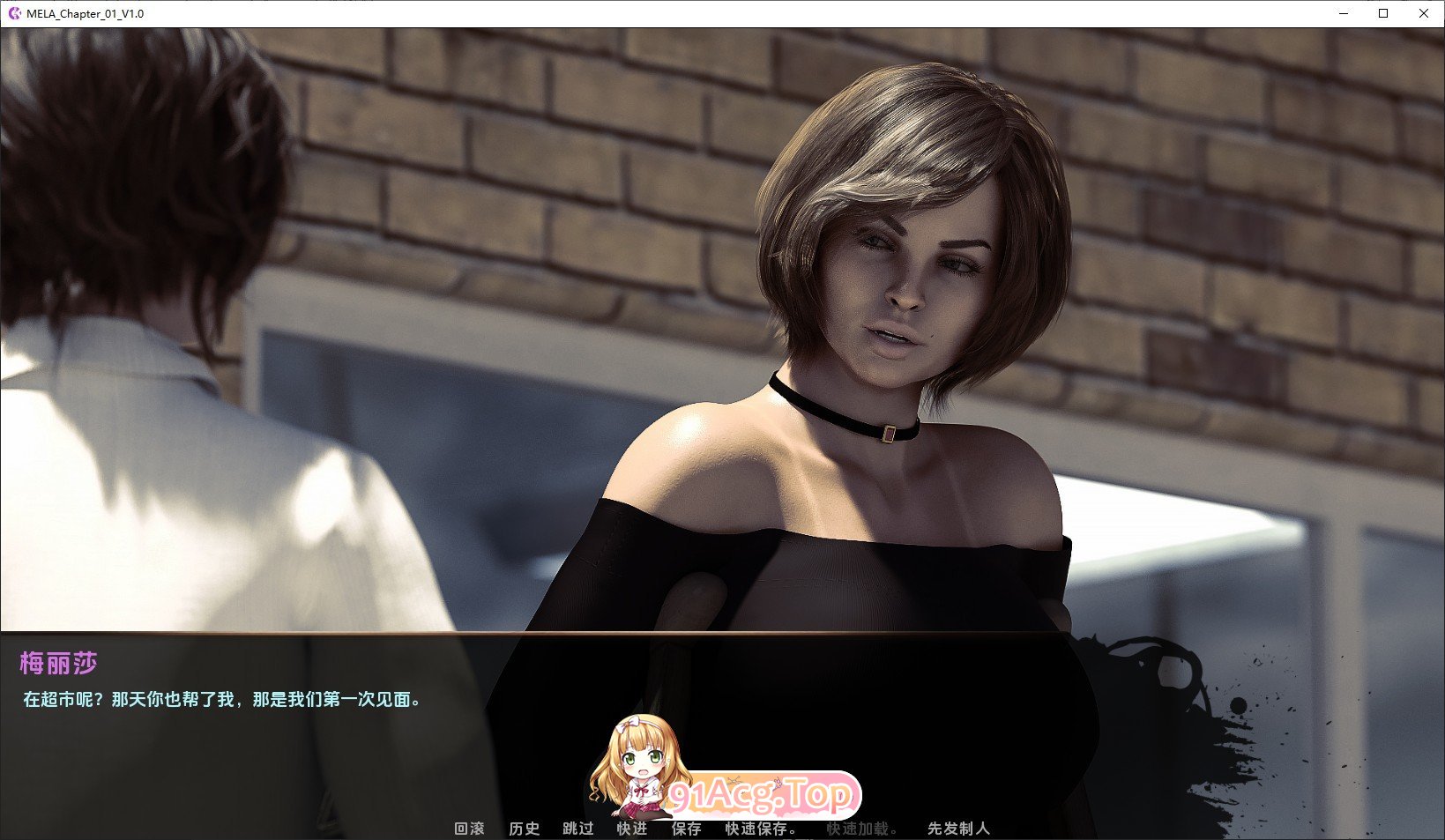This screenshot has width=1445, height=840.
Task: Open the 历史 dialogue history log
Action: 525,829
